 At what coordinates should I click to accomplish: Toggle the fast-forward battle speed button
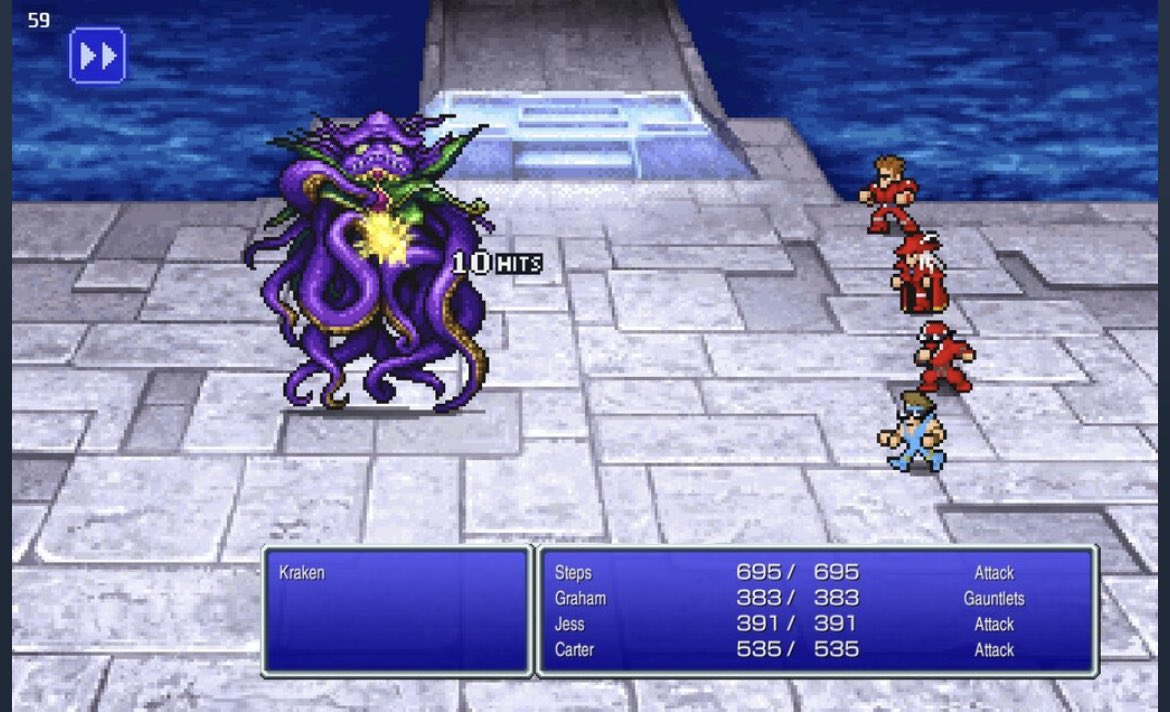click(97, 55)
